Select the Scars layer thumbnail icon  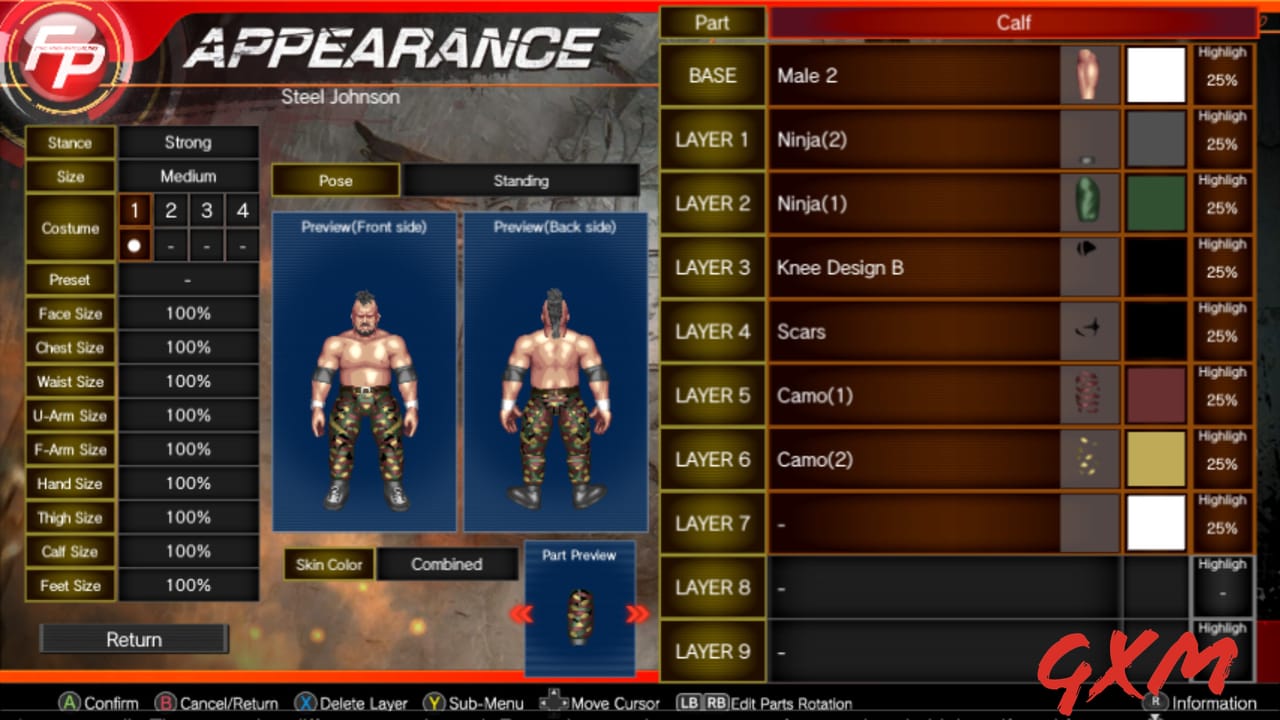[1089, 331]
